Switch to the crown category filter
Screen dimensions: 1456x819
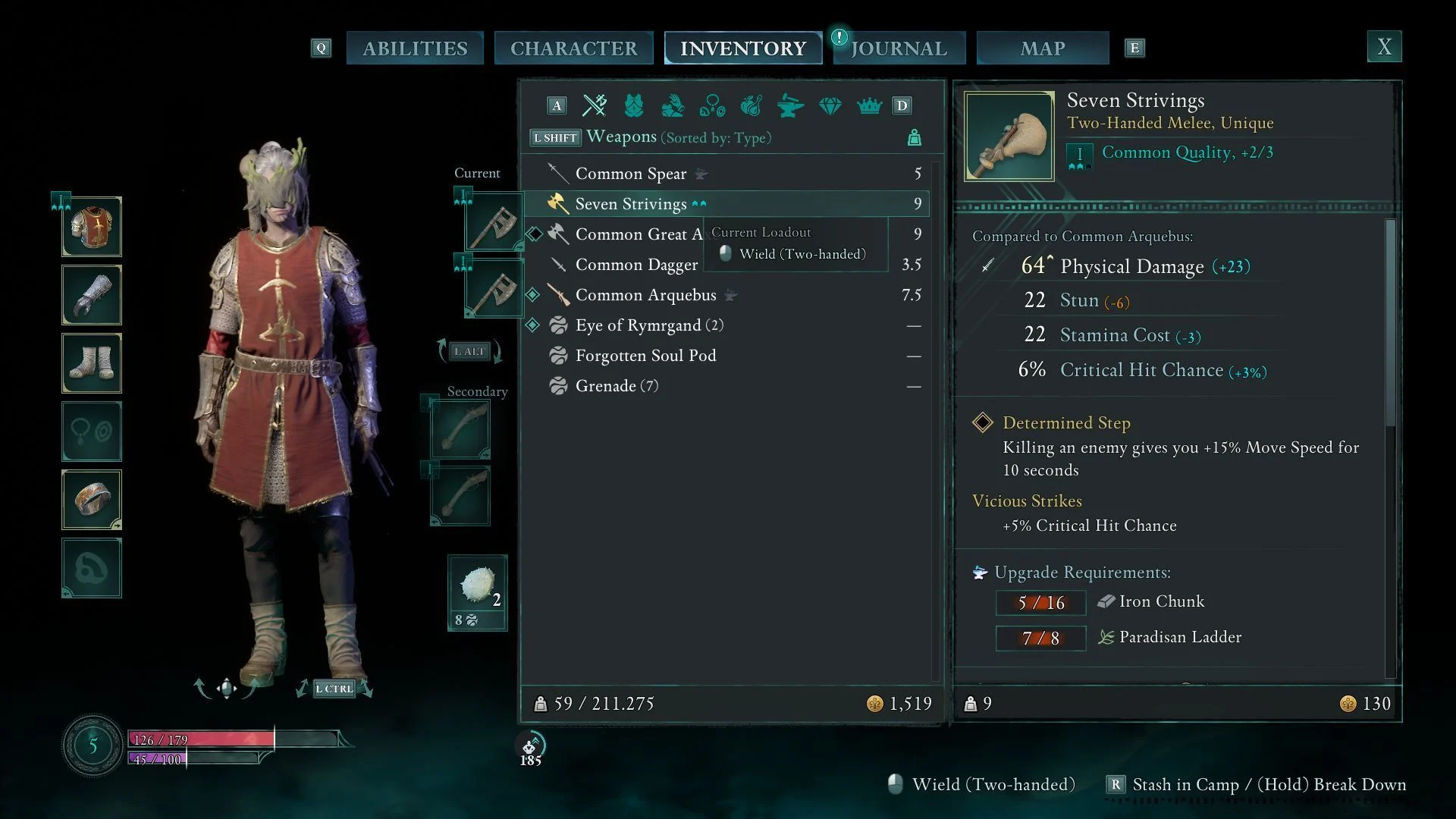pos(869,105)
